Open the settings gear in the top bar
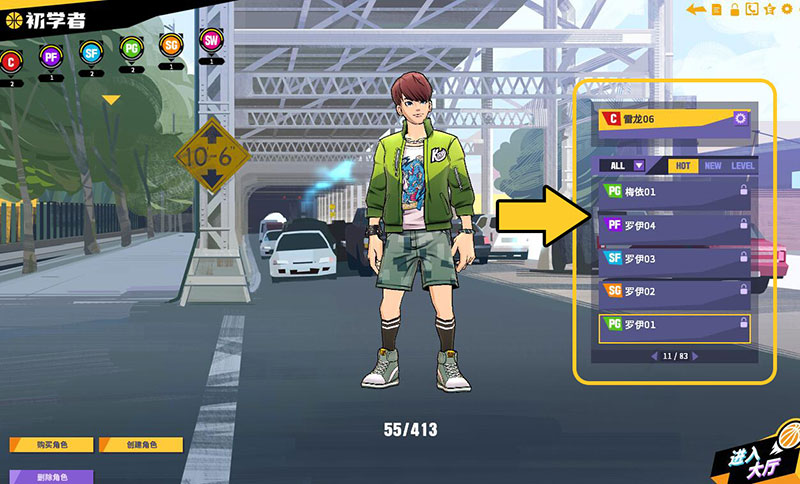The height and width of the screenshot is (484, 800). 786,10
